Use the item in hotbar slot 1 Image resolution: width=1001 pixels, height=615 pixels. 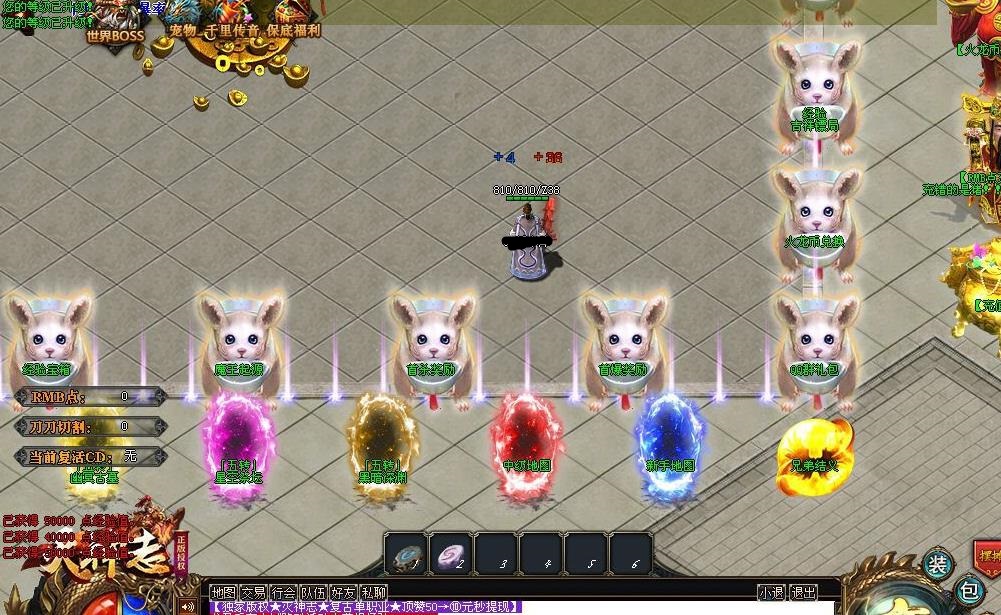(407, 555)
